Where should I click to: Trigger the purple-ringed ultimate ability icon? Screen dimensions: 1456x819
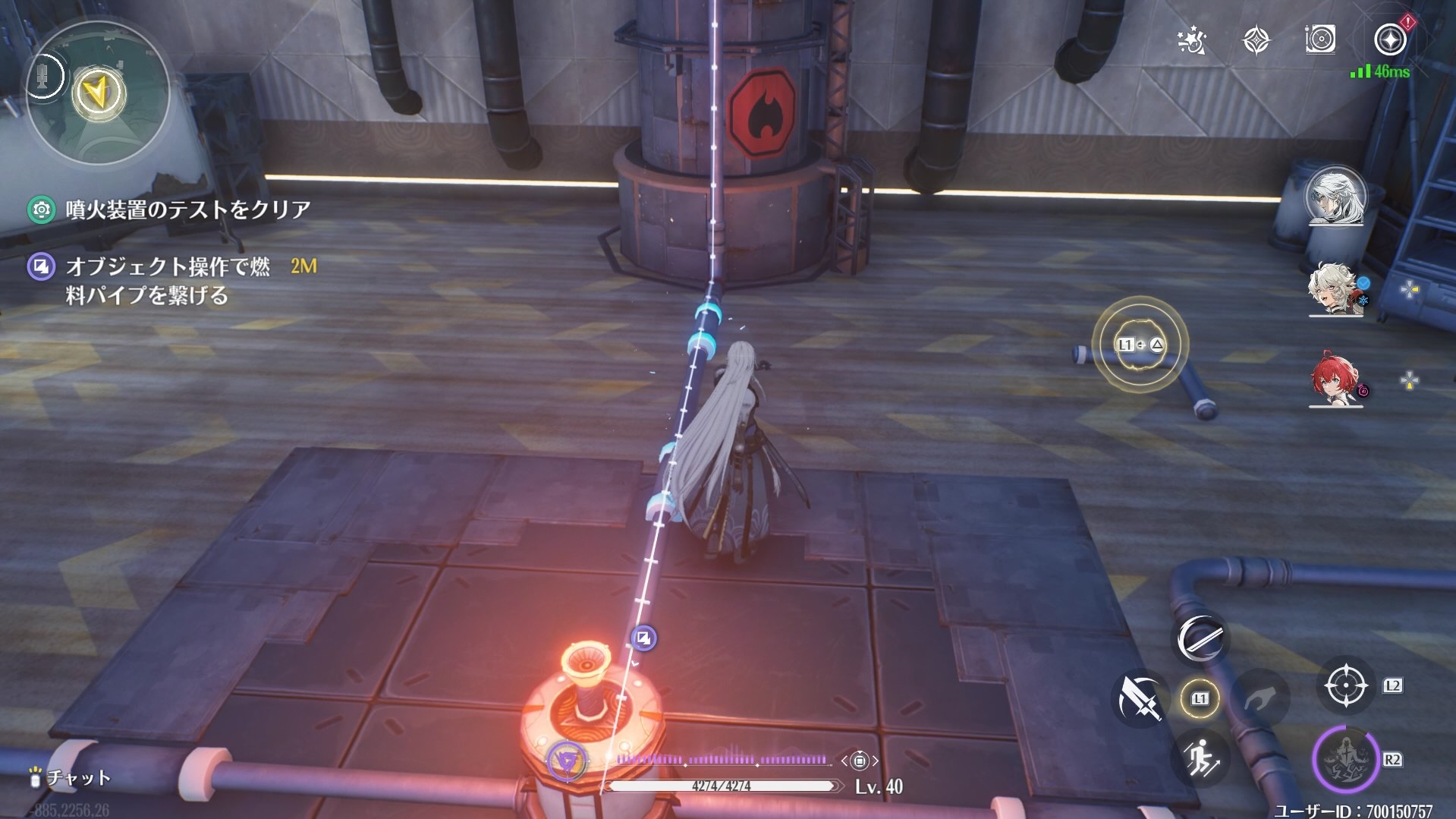tap(1345, 759)
